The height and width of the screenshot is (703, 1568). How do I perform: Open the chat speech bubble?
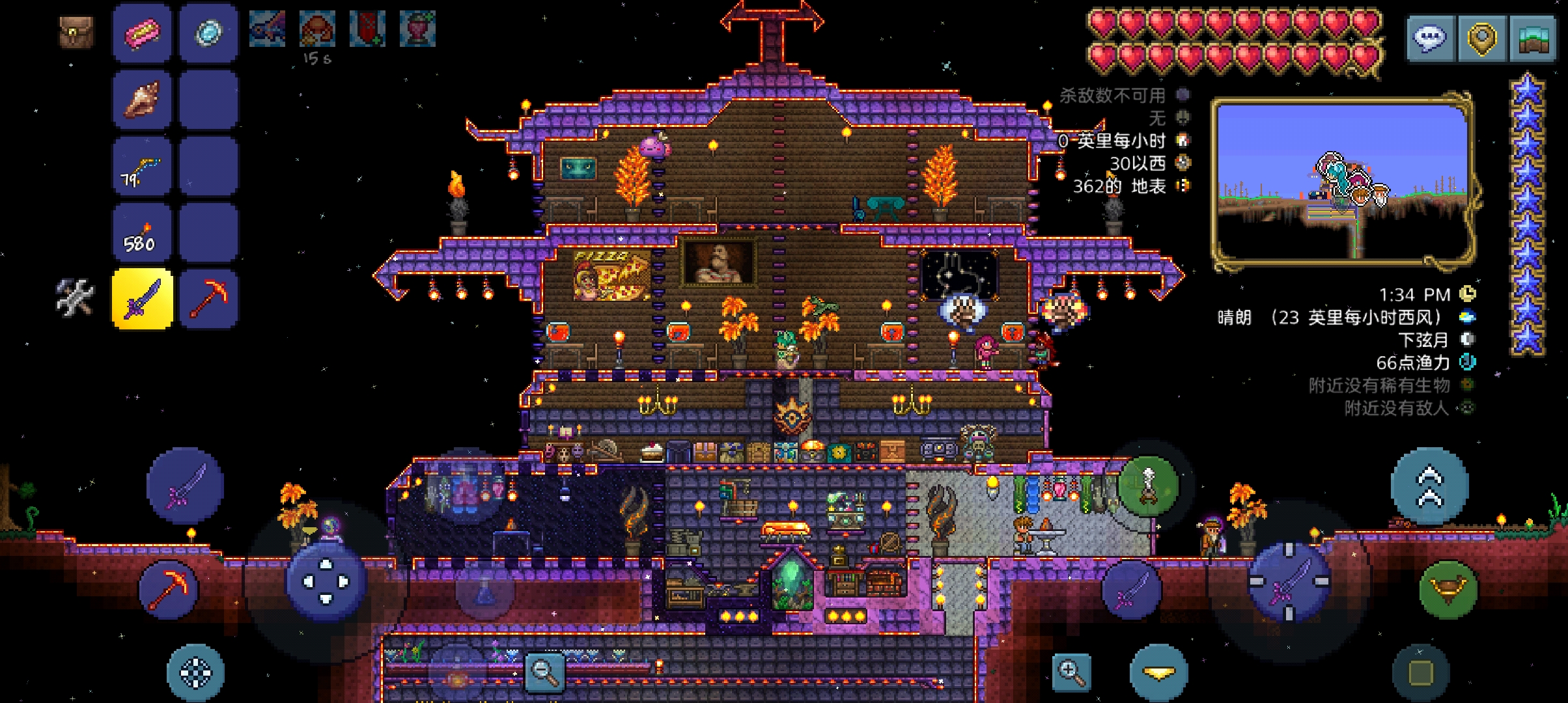[x=1429, y=39]
